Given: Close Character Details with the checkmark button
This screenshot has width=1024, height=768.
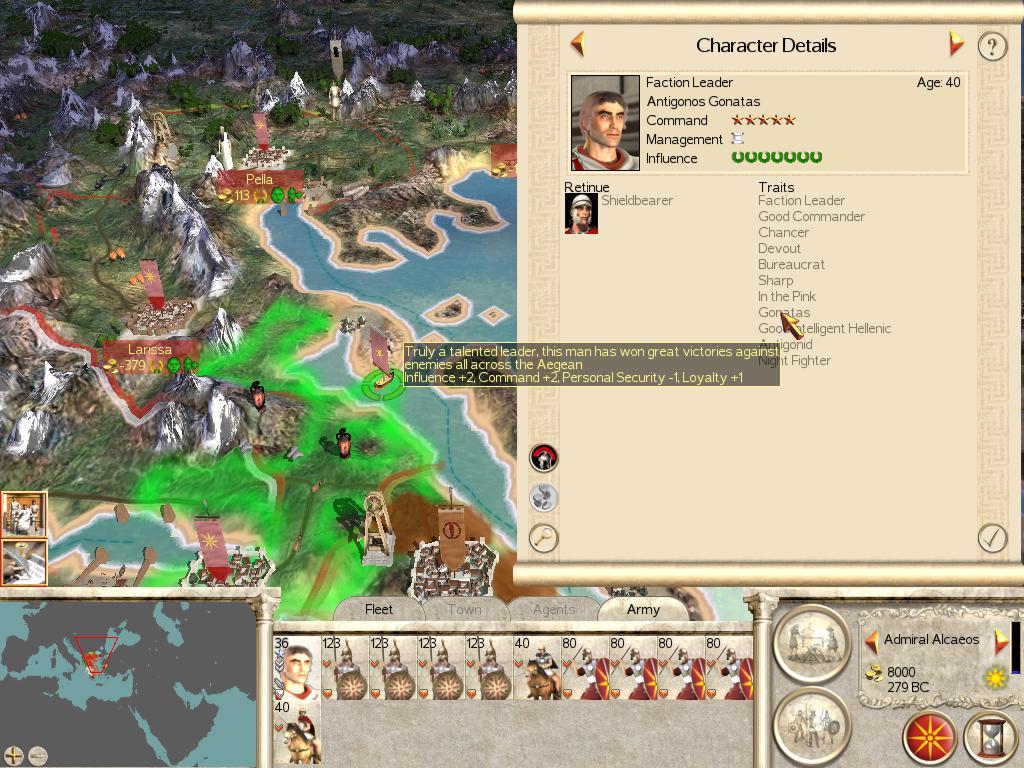Looking at the screenshot, I should 991,538.
